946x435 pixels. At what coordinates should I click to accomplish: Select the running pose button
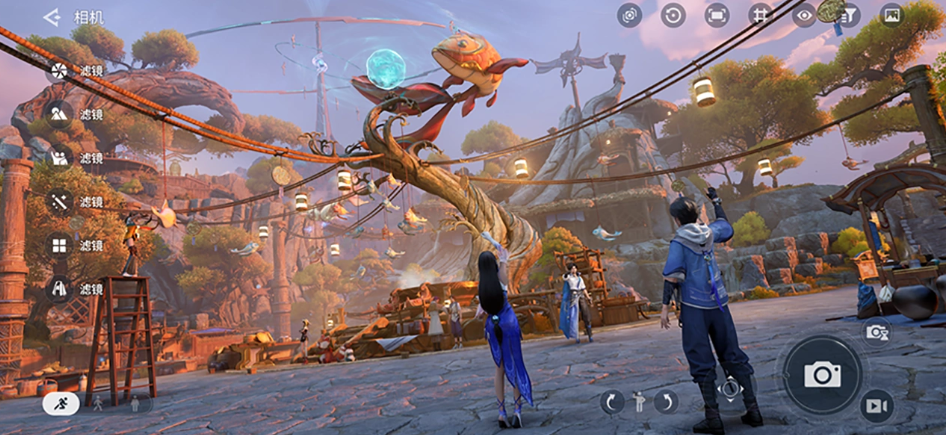[61, 404]
